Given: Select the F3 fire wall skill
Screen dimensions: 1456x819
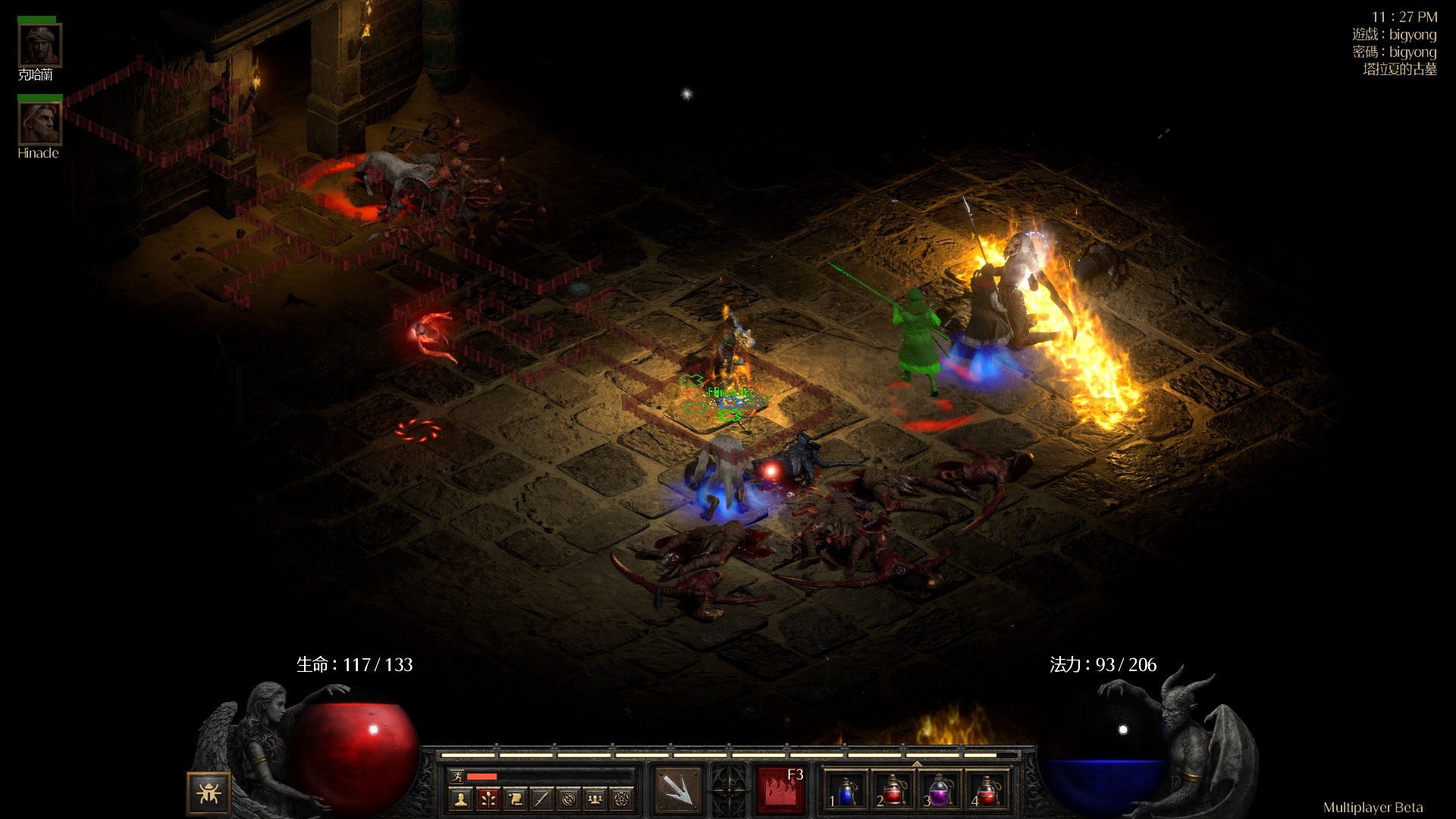Looking at the screenshot, I should click(780, 790).
